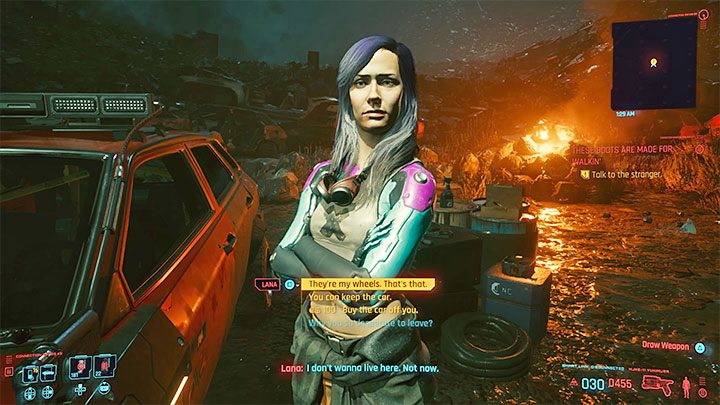The height and width of the screenshot is (405, 720).
Task: Select the equipped pistol weapon icon
Action: [661, 382]
